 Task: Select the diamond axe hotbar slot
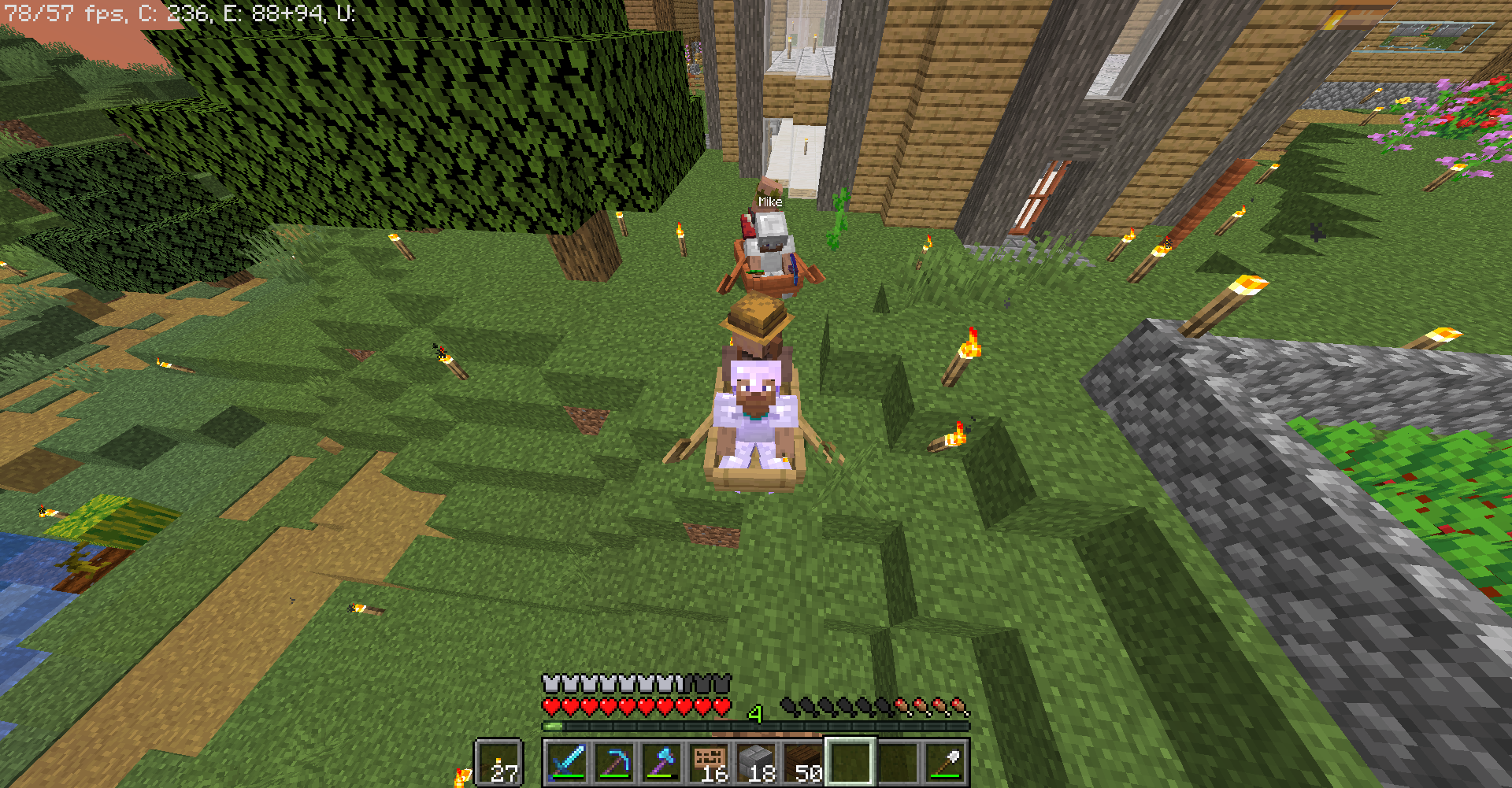click(x=661, y=762)
